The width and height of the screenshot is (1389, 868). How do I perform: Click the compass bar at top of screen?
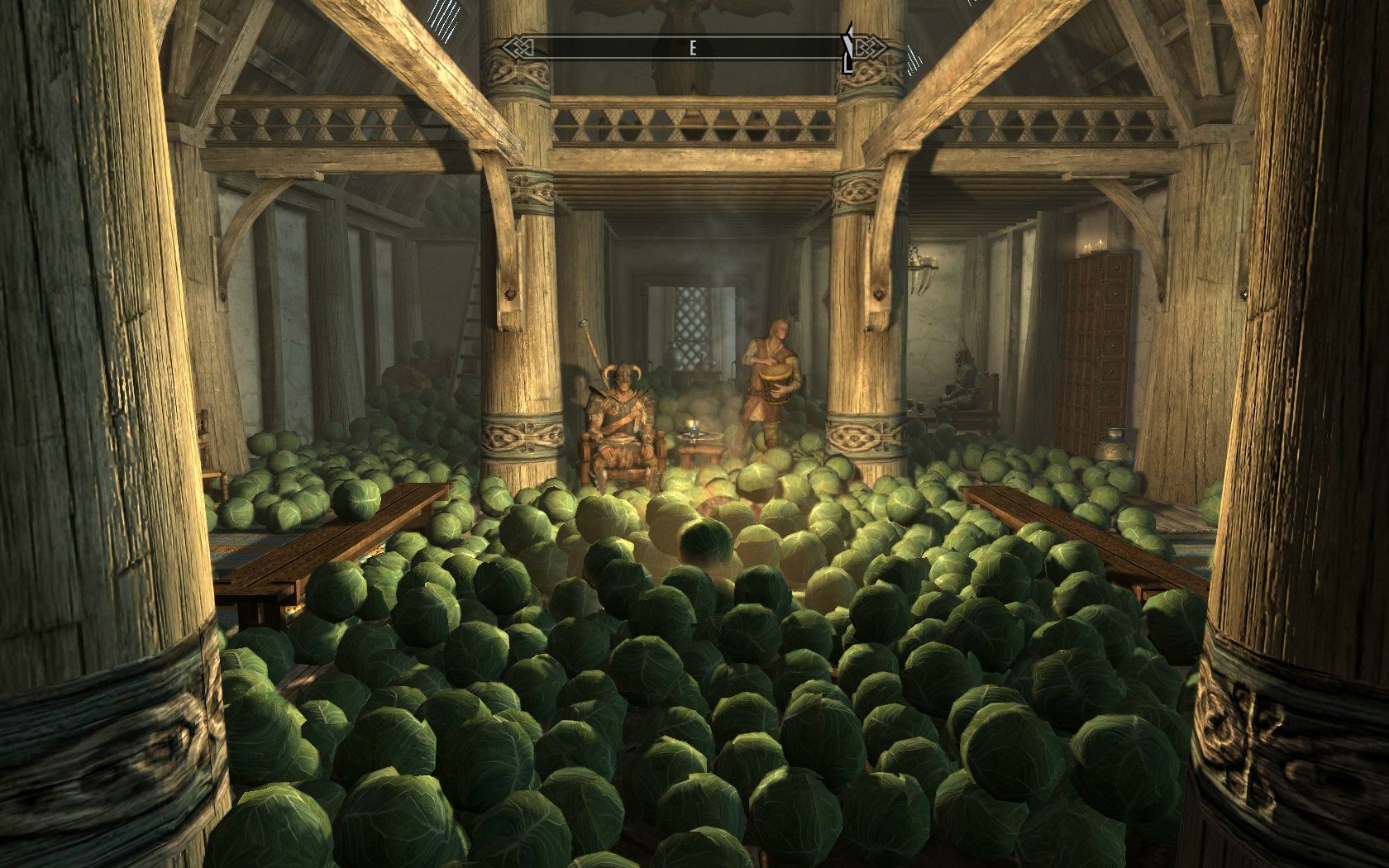(x=693, y=48)
